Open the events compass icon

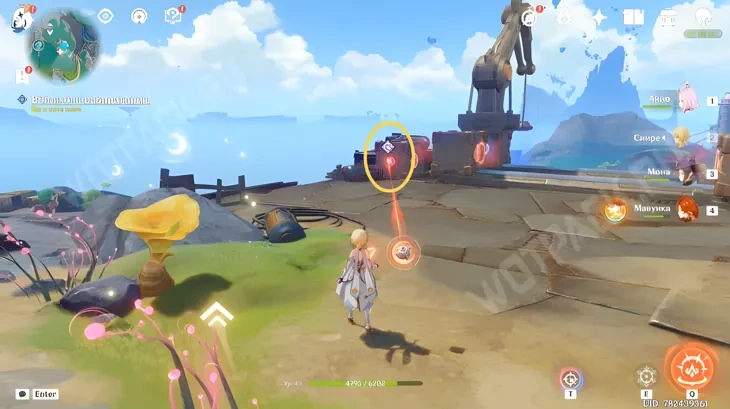point(530,16)
